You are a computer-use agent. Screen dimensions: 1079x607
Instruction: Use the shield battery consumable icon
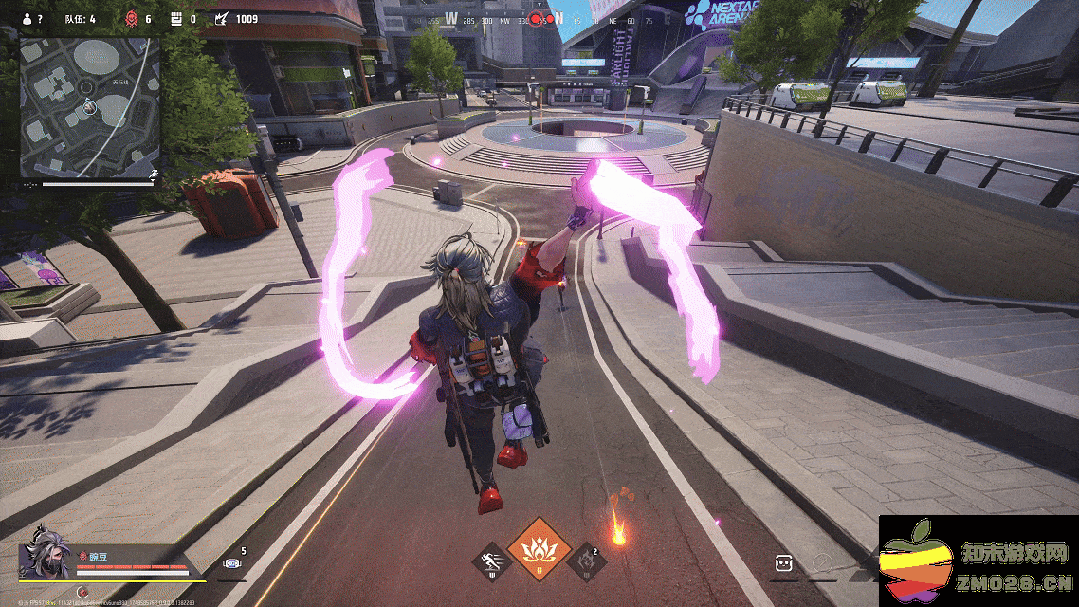(232, 564)
